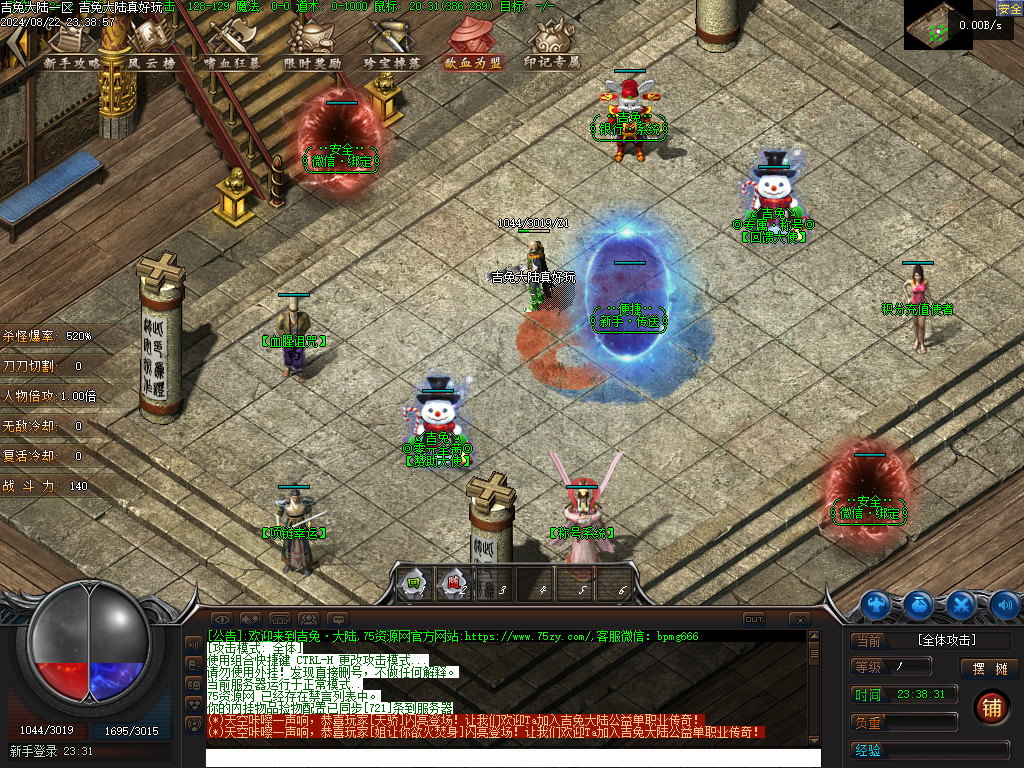Open the bag with blue pouch icon

pos(919,604)
